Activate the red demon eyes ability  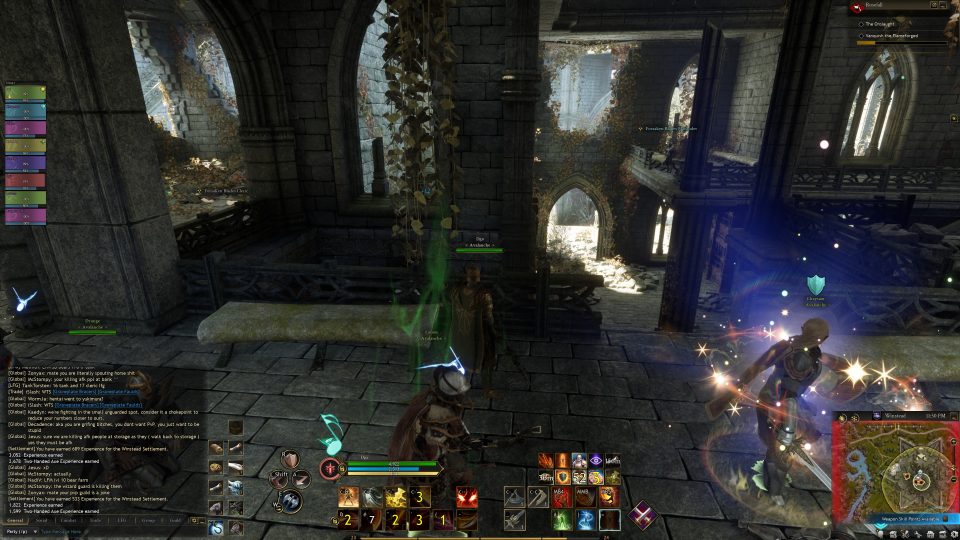467,497
